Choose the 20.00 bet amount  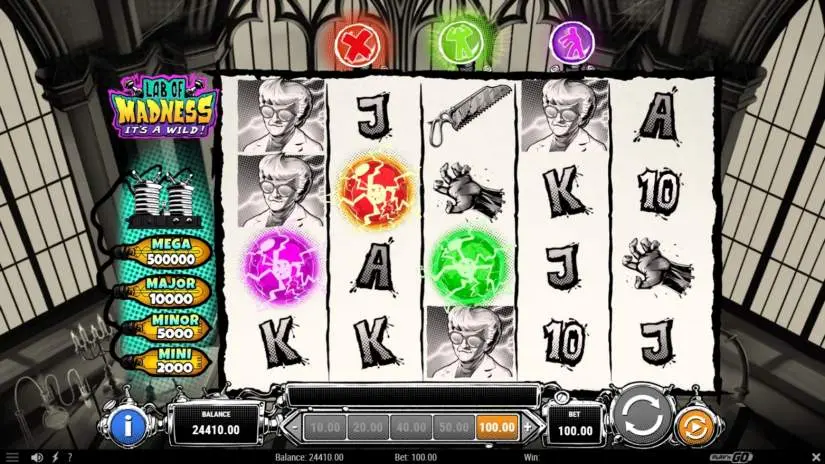tap(366, 427)
